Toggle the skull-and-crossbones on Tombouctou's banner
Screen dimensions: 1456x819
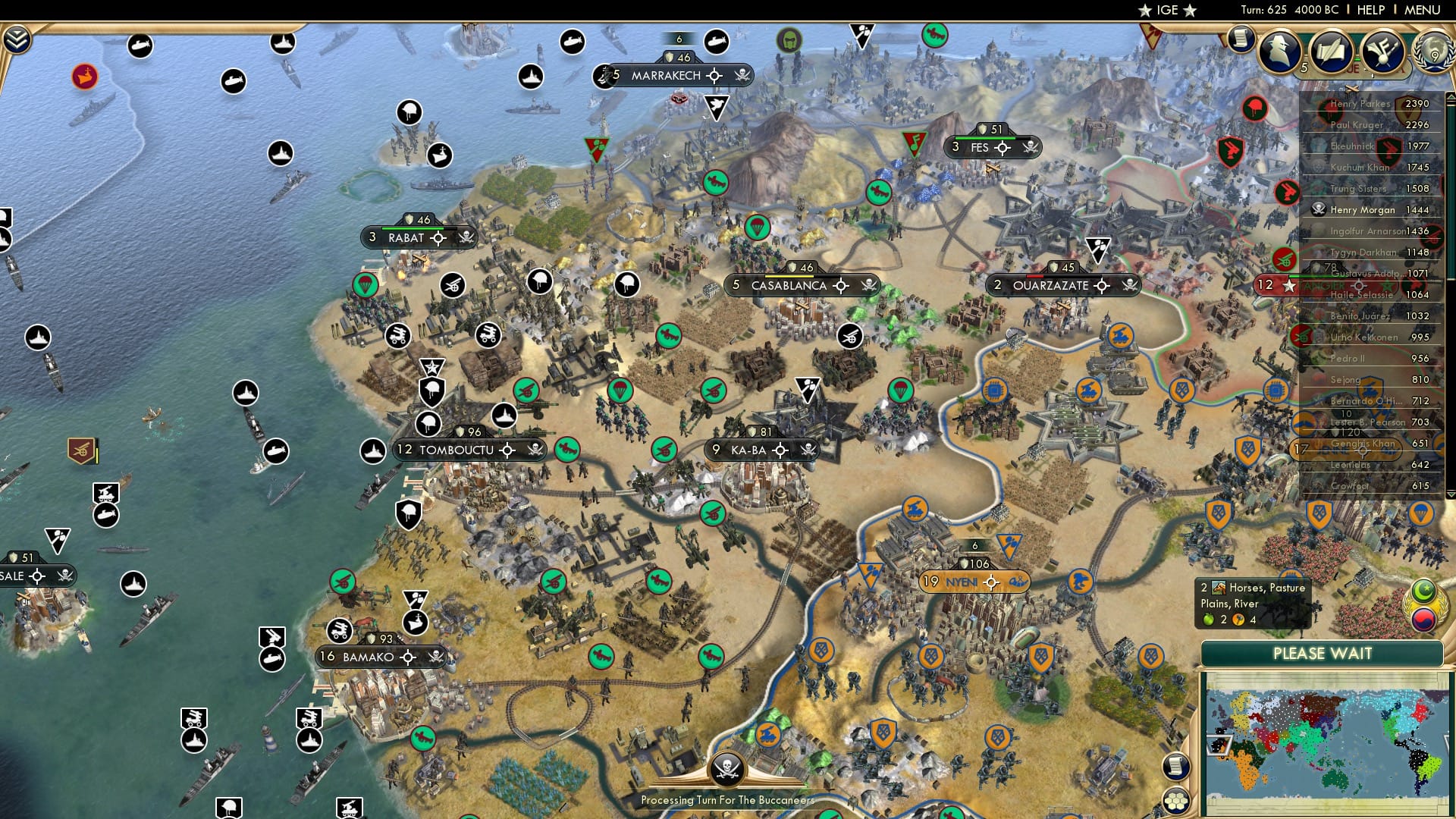535,450
